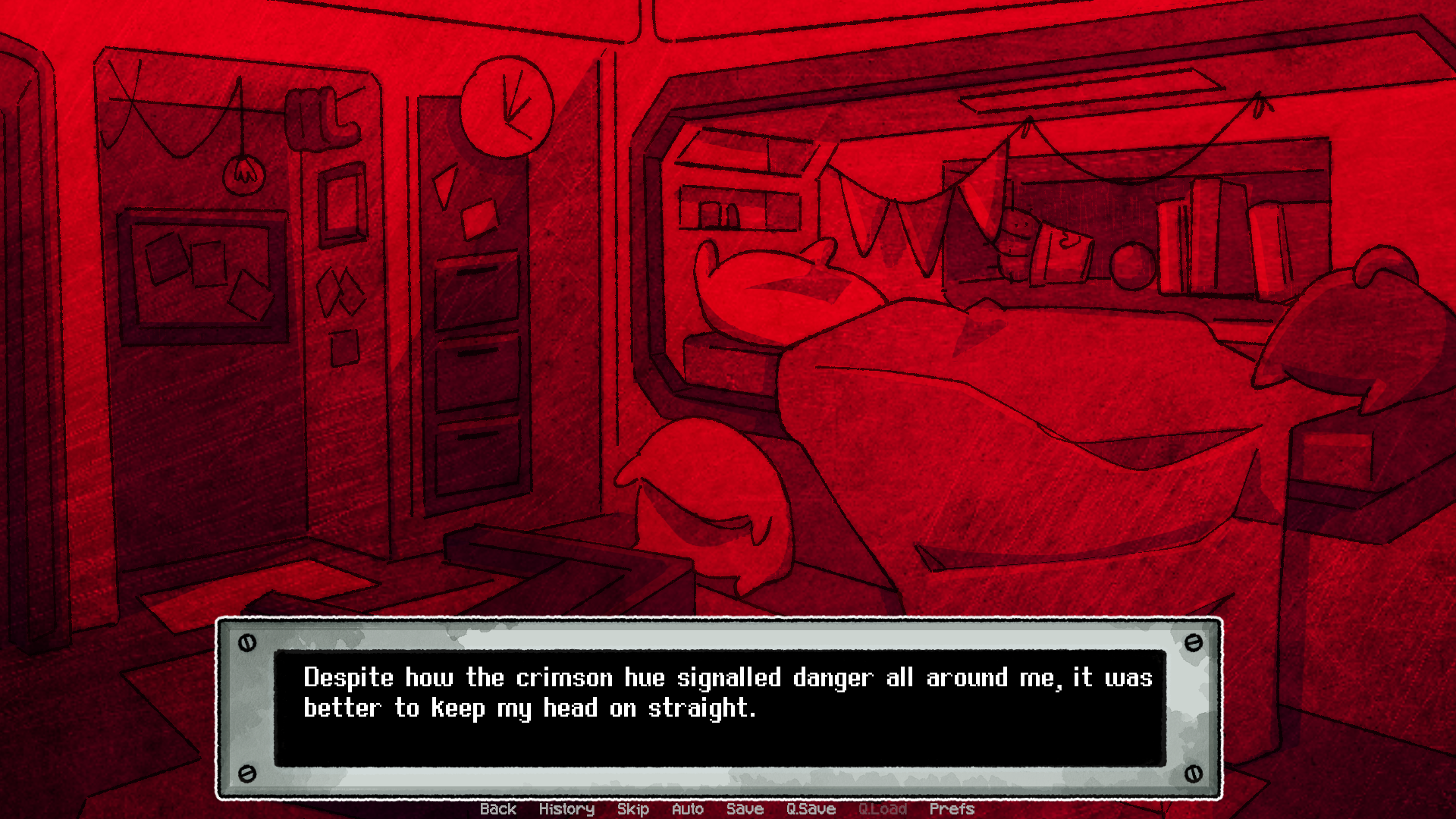This screenshot has width=1456, height=819.
Task: Open Prefs settings
Action: click(951, 809)
